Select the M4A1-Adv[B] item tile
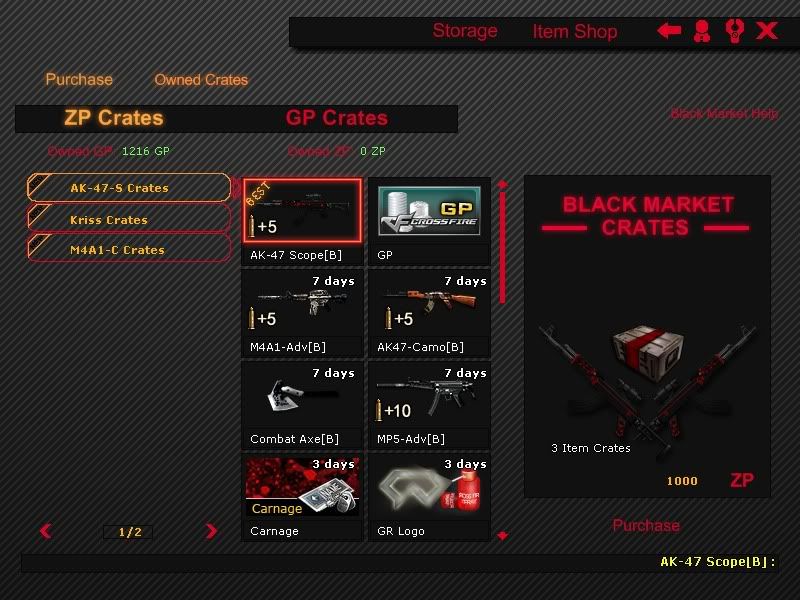This screenshot has height=600, width=800. tap(302, 312)
